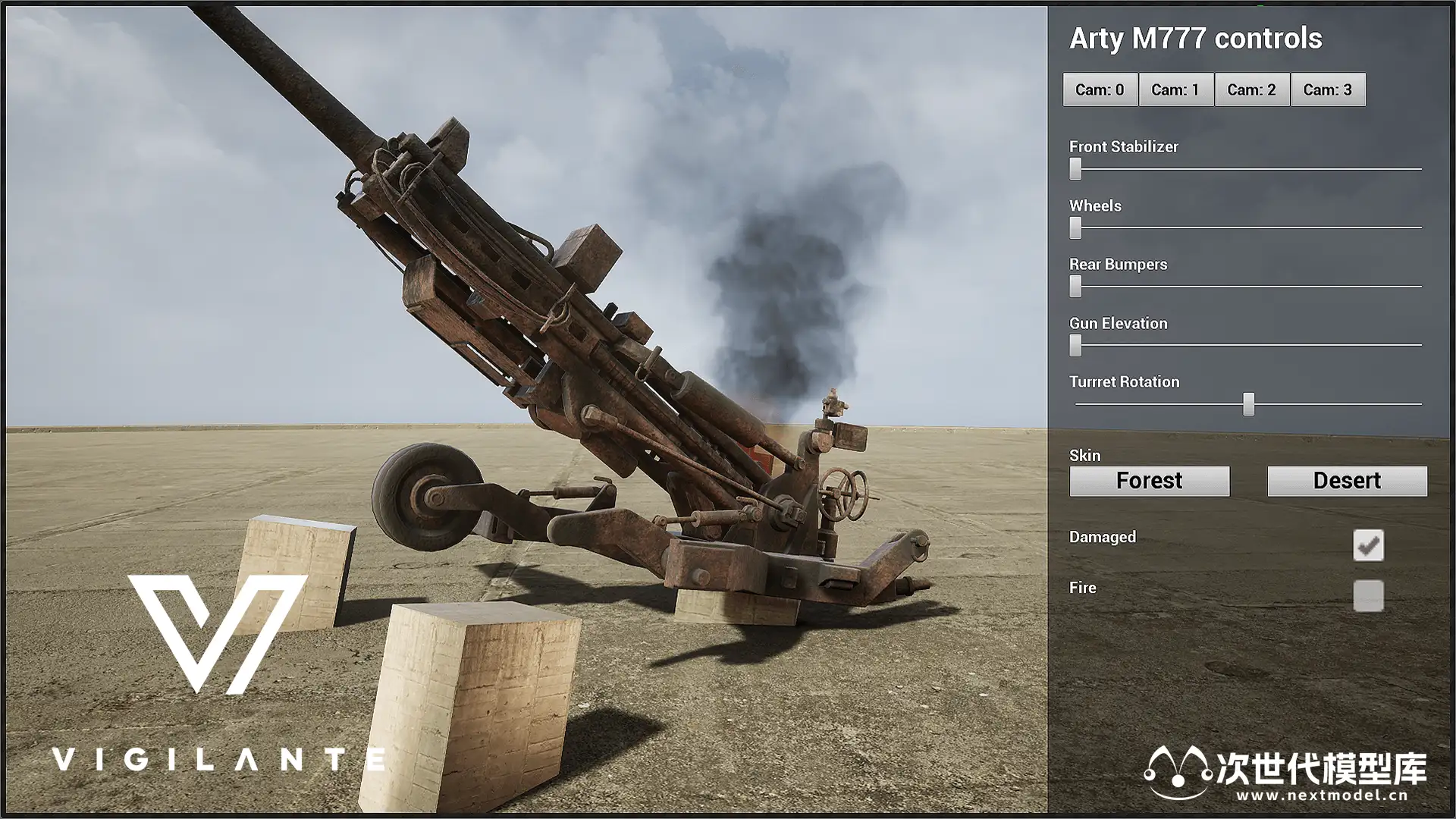Click the Front Stabilizer slider handle
The width and height of the screenshot is (1456, 819).
click(1075, 168)
